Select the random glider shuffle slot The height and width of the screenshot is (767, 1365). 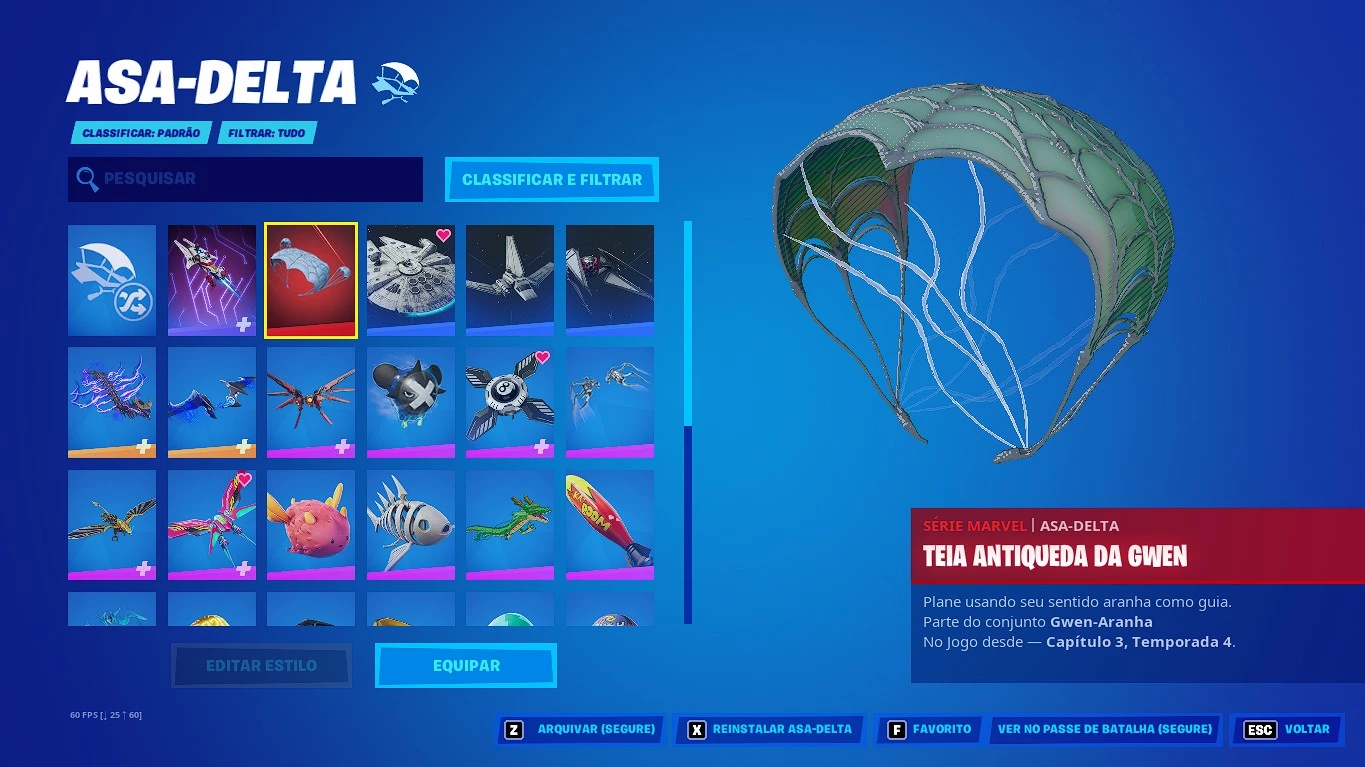(111, 280)
